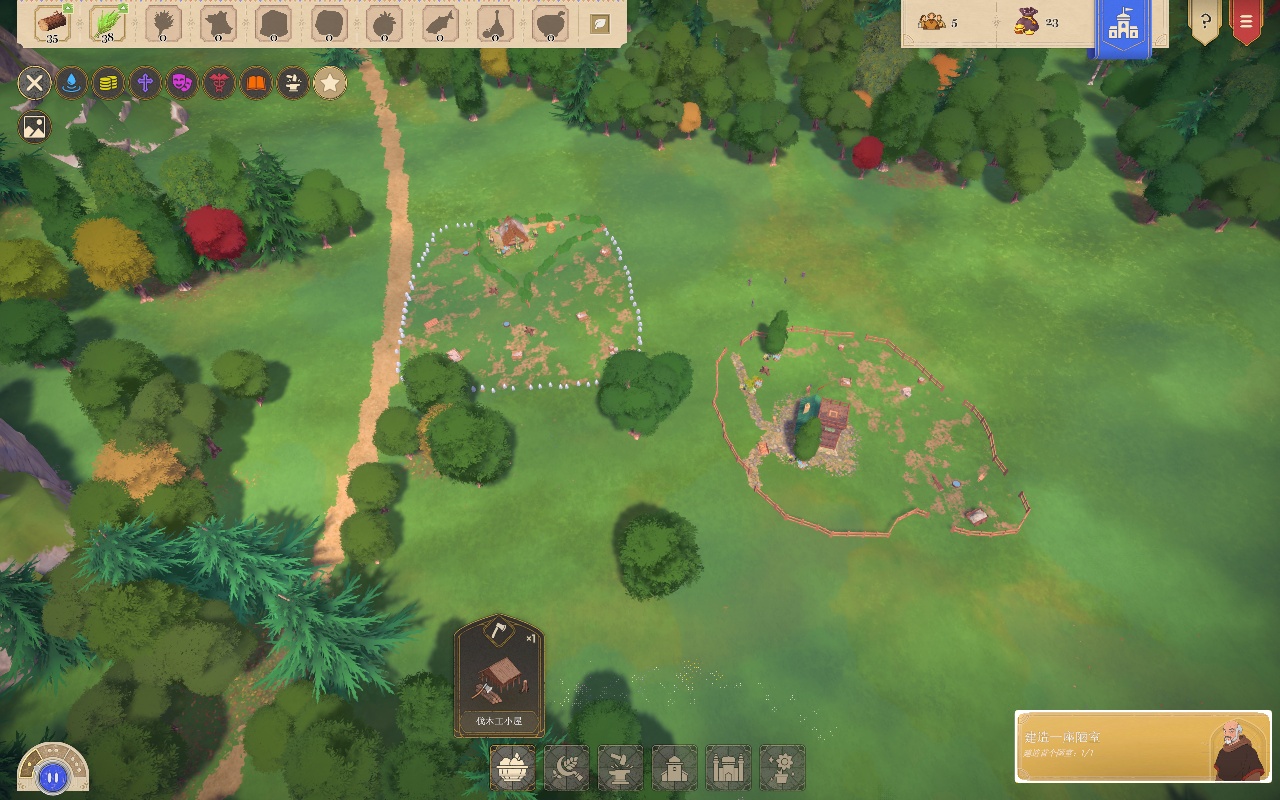Activate the red caduceus health overlay

219,83
